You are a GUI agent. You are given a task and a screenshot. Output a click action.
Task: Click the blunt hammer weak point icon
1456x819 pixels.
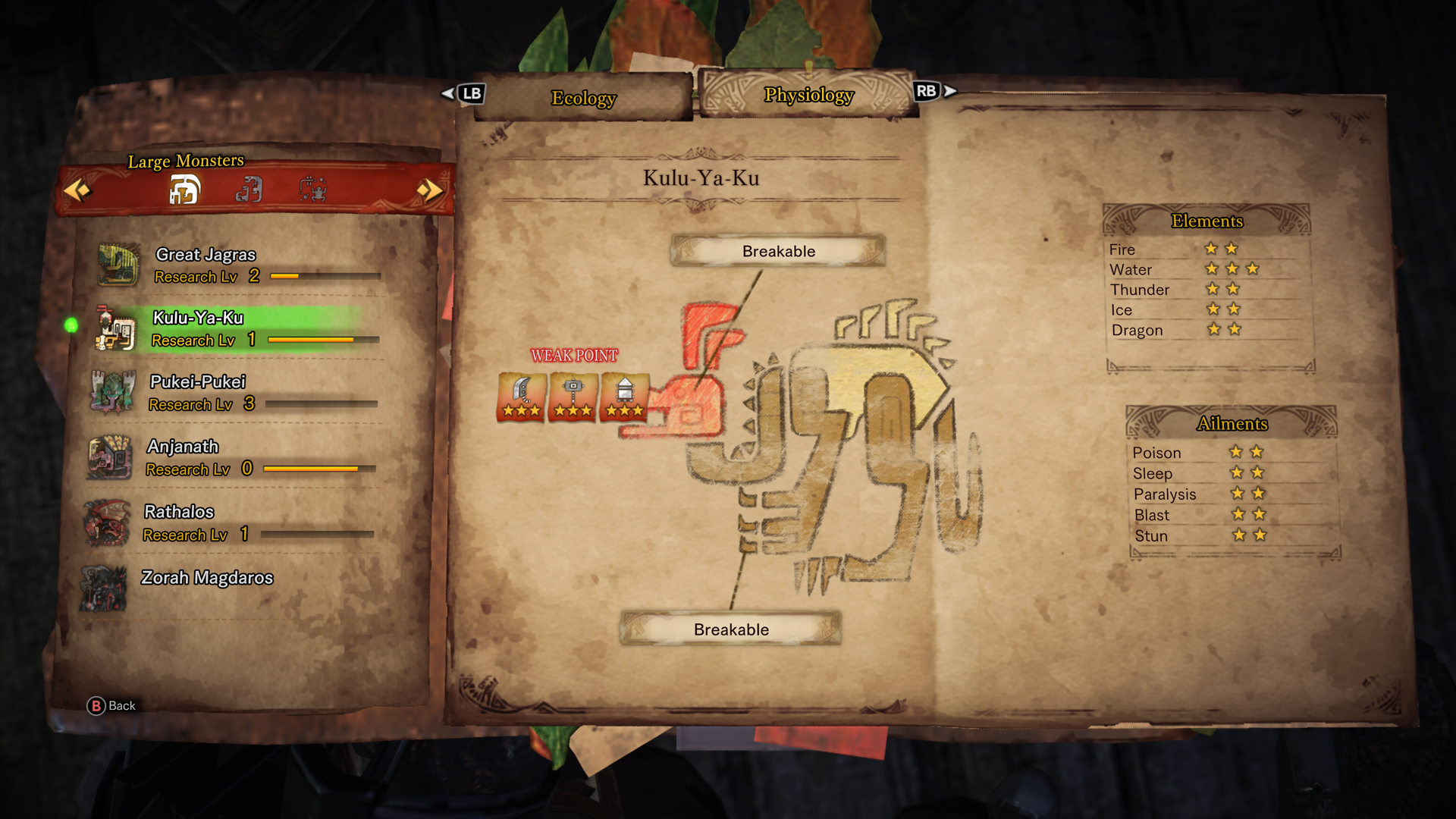tap(573, 396)
